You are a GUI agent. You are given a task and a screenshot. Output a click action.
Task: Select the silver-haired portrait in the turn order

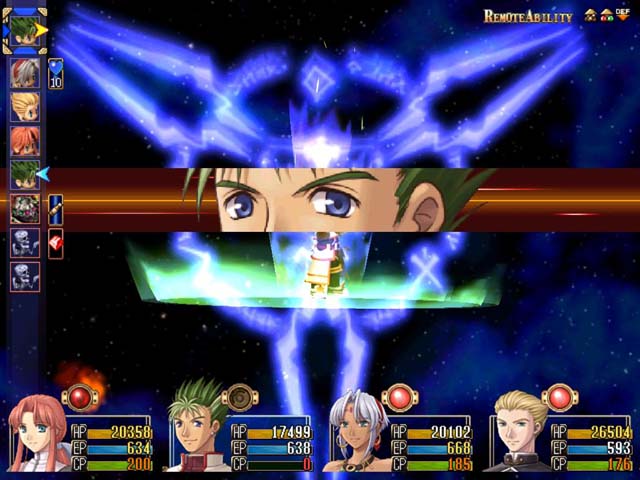[x=25, y=73]
